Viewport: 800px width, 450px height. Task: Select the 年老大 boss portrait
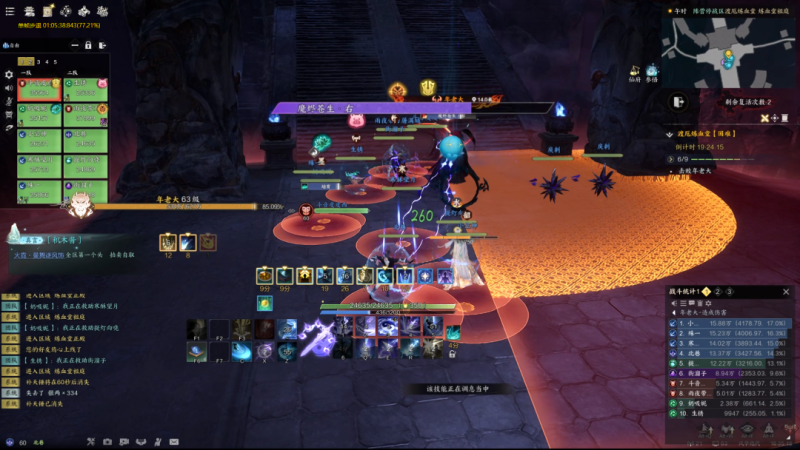tap(78, 207)
